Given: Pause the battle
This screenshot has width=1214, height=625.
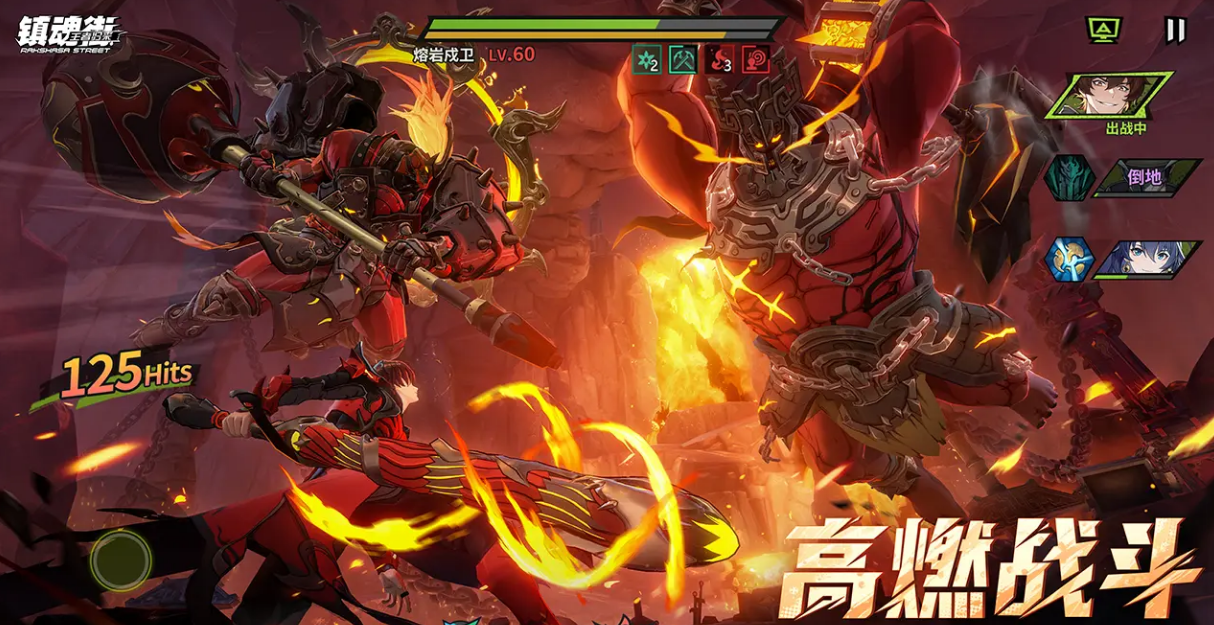Looking at the screenshot, I should pos(1175,31).
